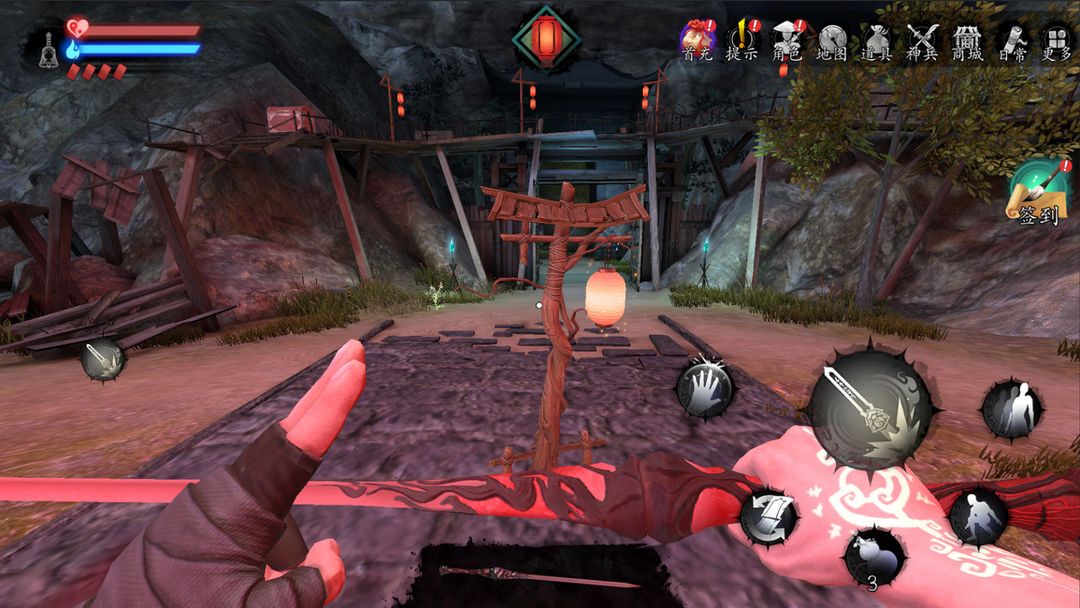Show the 更多 more options menu

tap(1056, 41)
